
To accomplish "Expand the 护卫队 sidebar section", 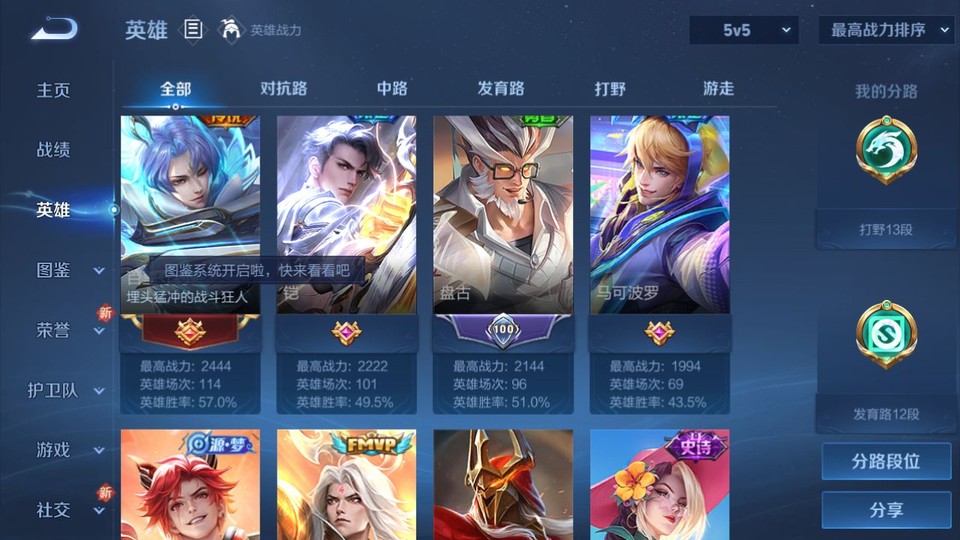I will tap(68, 390).
